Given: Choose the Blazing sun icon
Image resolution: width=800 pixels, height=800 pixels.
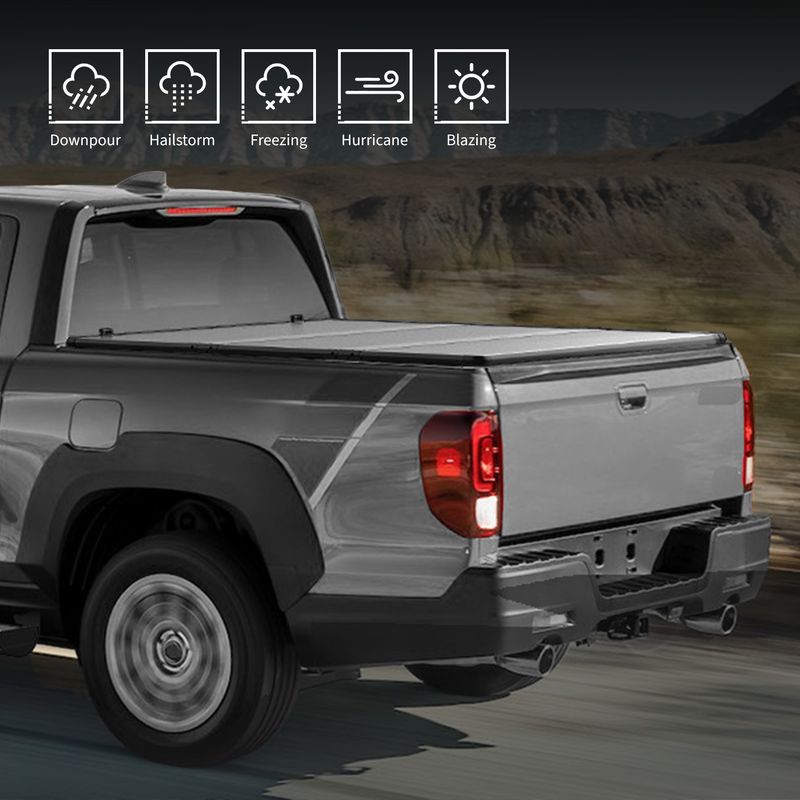Looking at the screenshot, I should [x=471, y=87].
